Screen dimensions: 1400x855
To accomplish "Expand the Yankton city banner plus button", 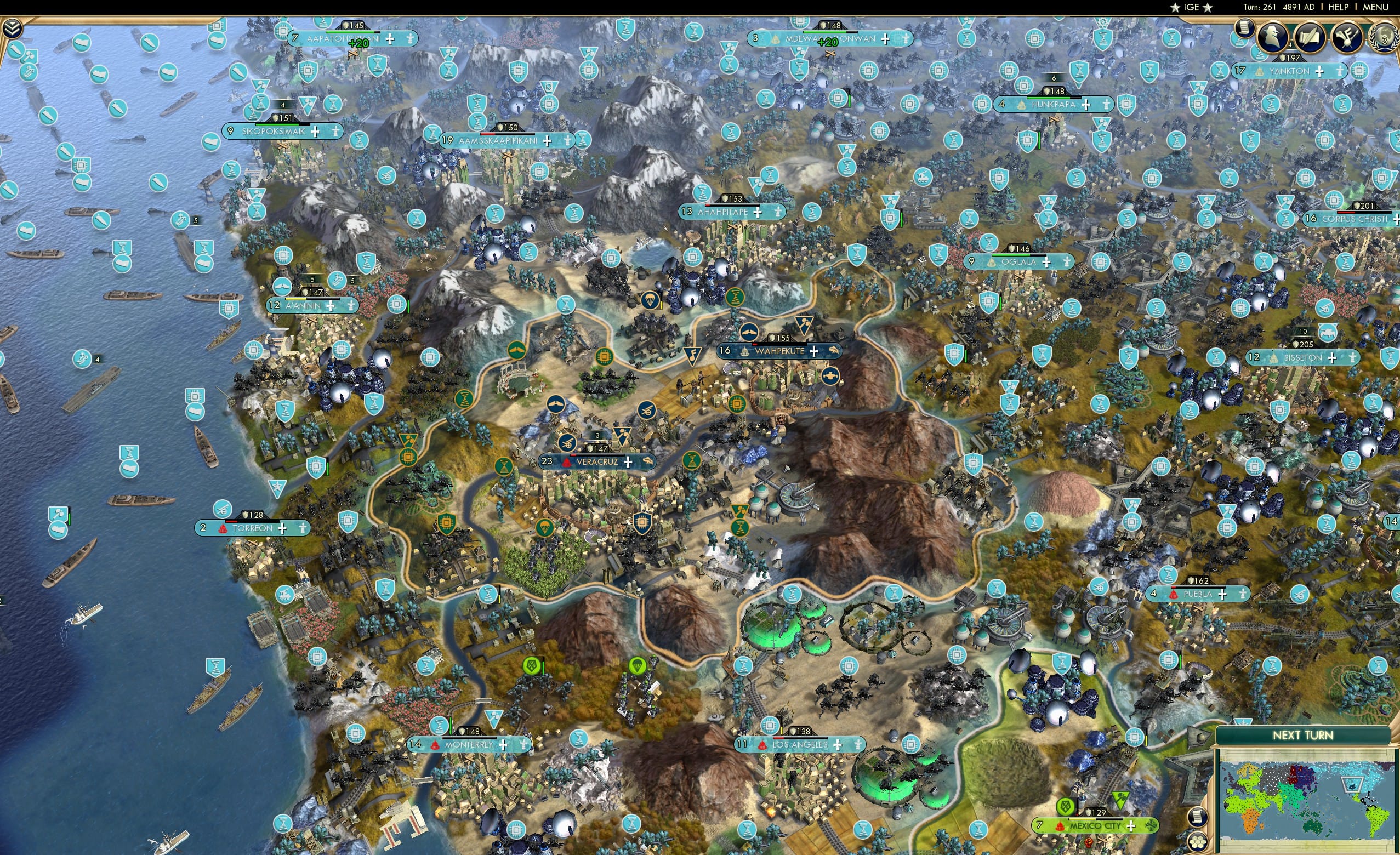I will [1320, 72].
